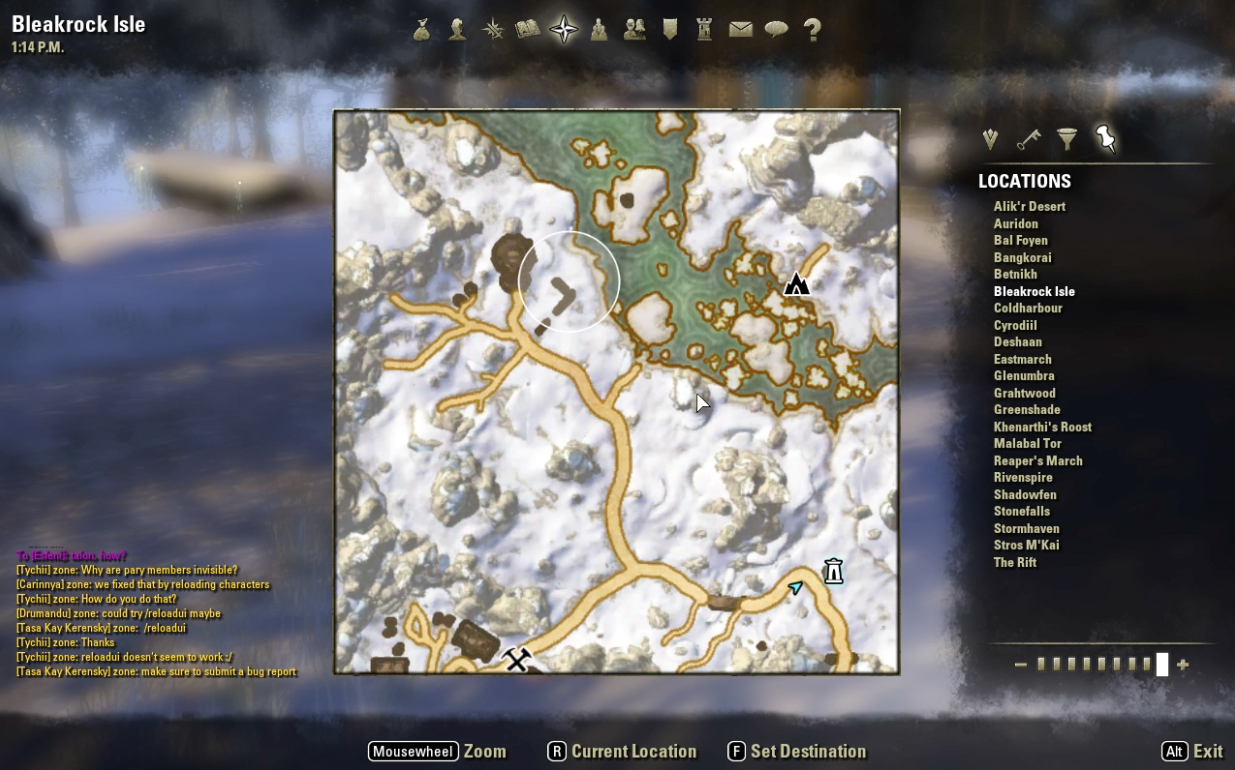Select Auridon in the Locations list
This screenshot has height=770, width=1235.
[1015, 224]
